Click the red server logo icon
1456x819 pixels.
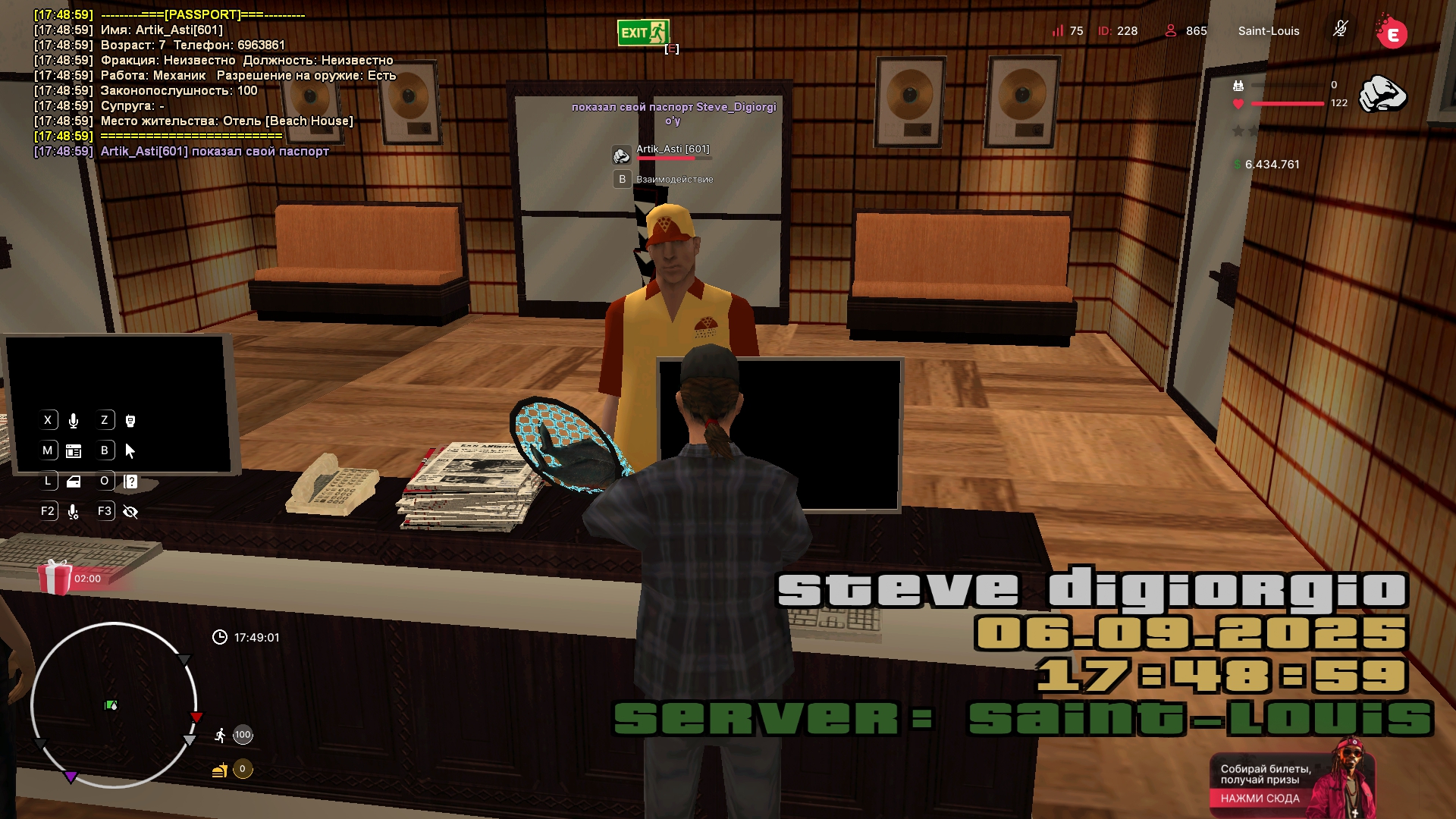point(1392,33)
